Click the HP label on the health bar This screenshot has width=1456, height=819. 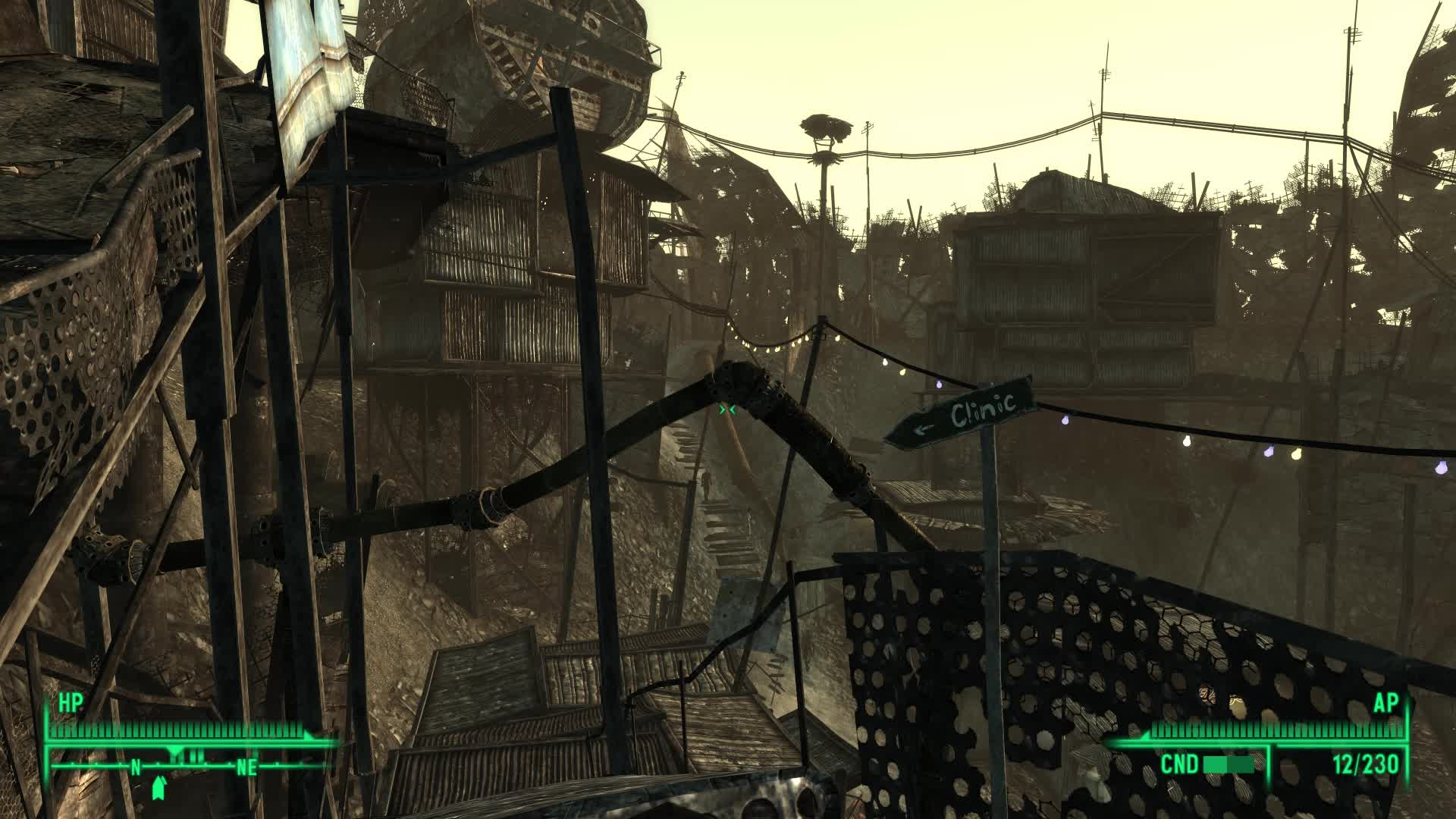[x=70, y=704]
